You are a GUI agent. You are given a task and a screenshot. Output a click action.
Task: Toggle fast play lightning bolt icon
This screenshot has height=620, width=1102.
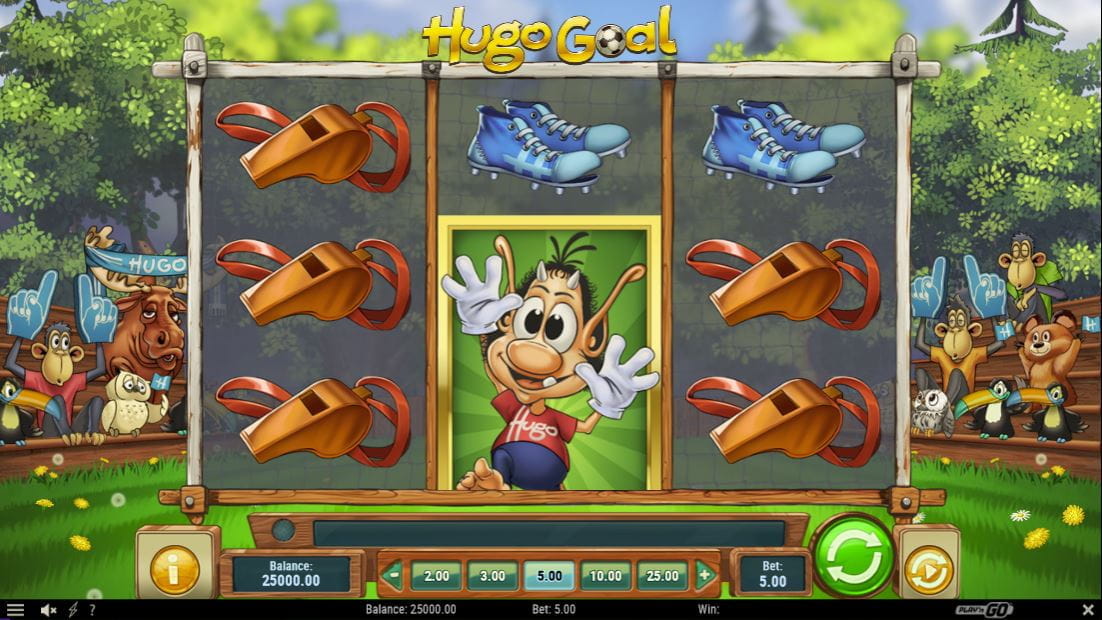(x=74, y=610)
